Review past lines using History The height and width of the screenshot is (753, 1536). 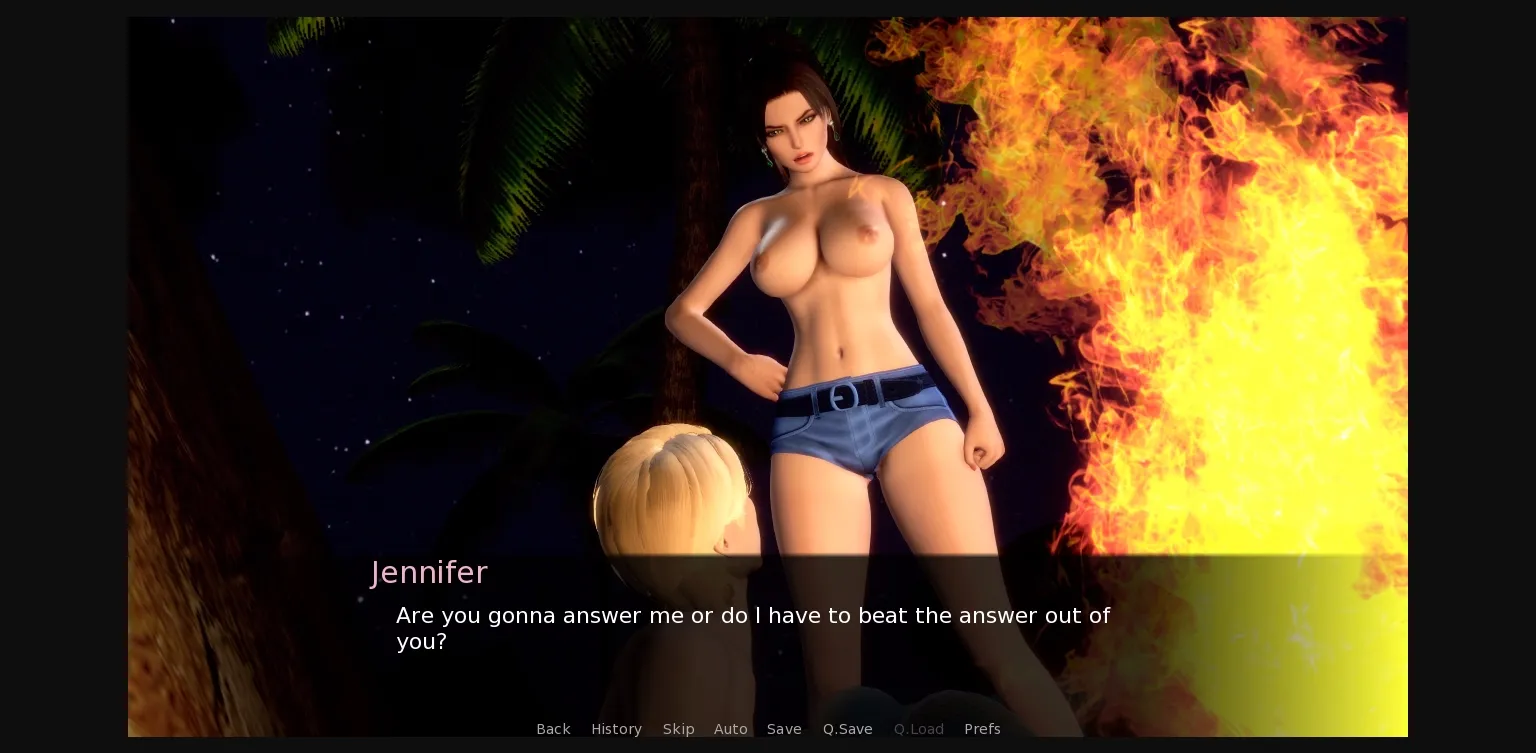(616, 729)
